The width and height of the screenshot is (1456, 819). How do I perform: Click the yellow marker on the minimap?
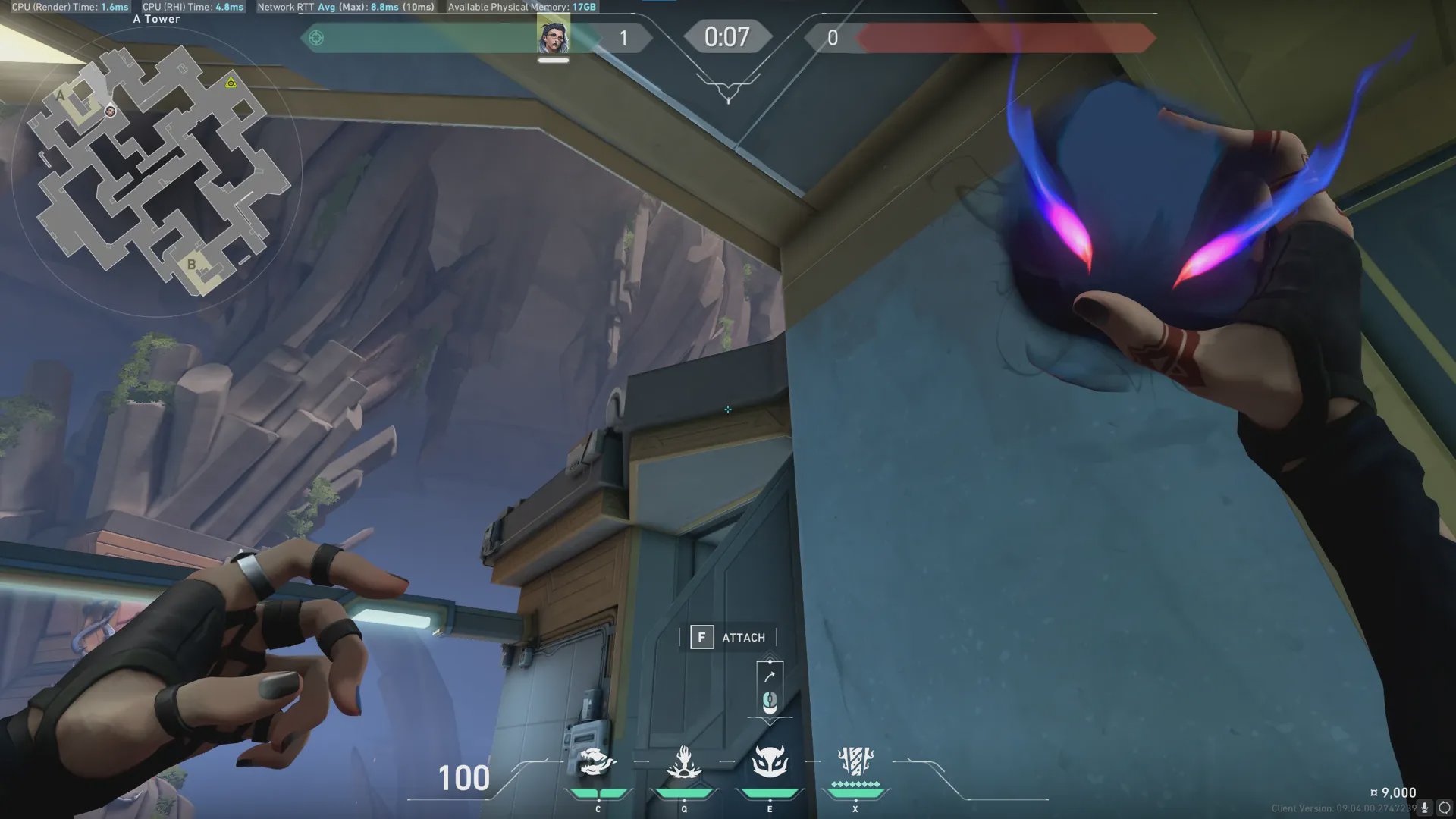click(x=231, y=83)
